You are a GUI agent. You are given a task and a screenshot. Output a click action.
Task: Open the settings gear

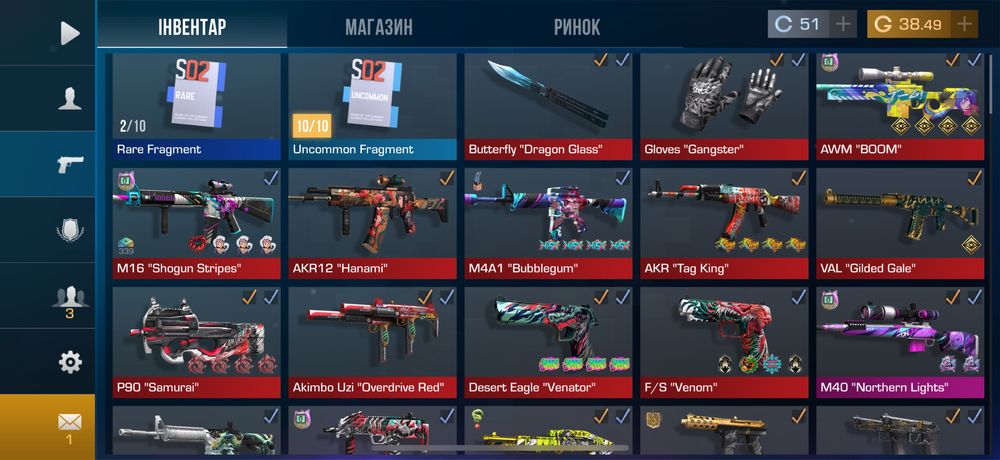coord(69,361)
